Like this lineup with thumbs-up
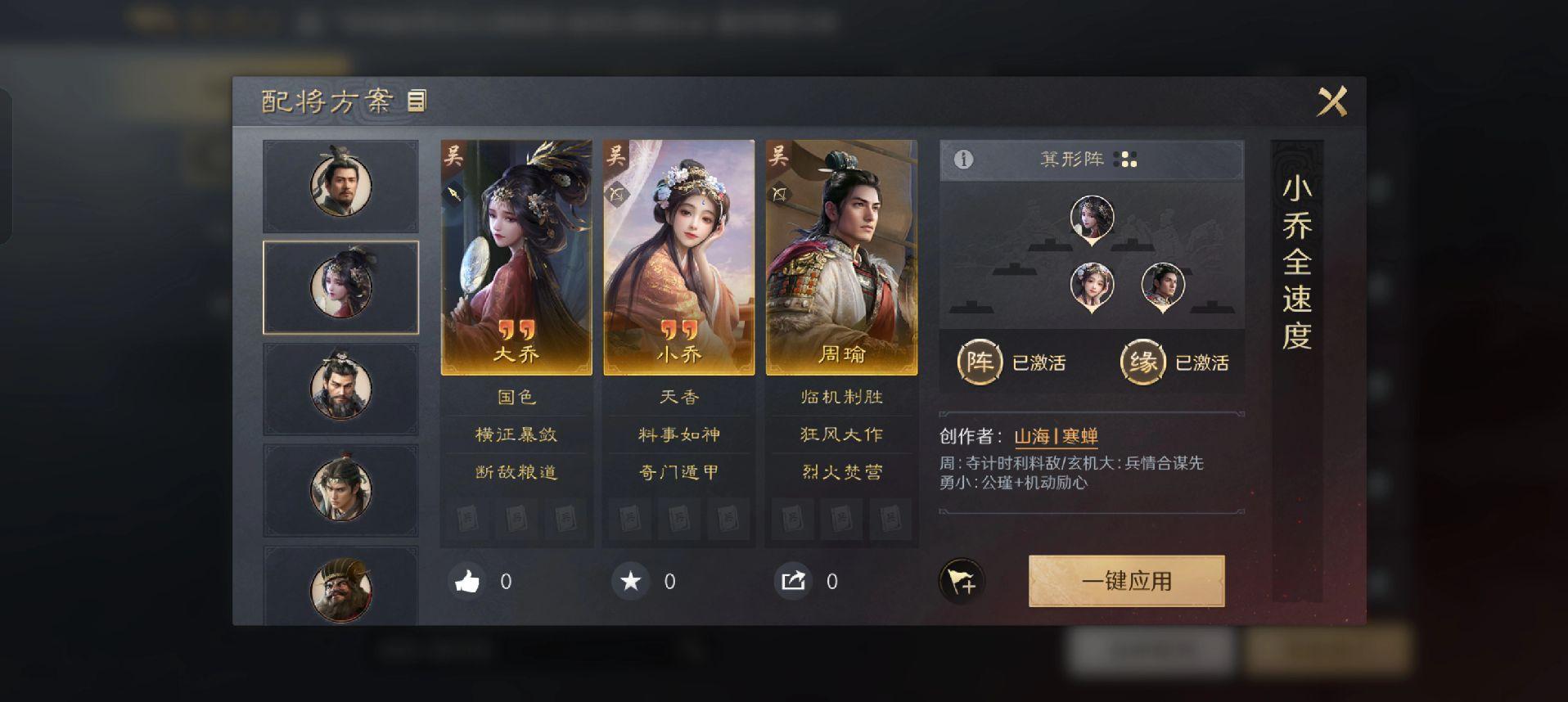The image size is (1568, 702). coord(467,582)
